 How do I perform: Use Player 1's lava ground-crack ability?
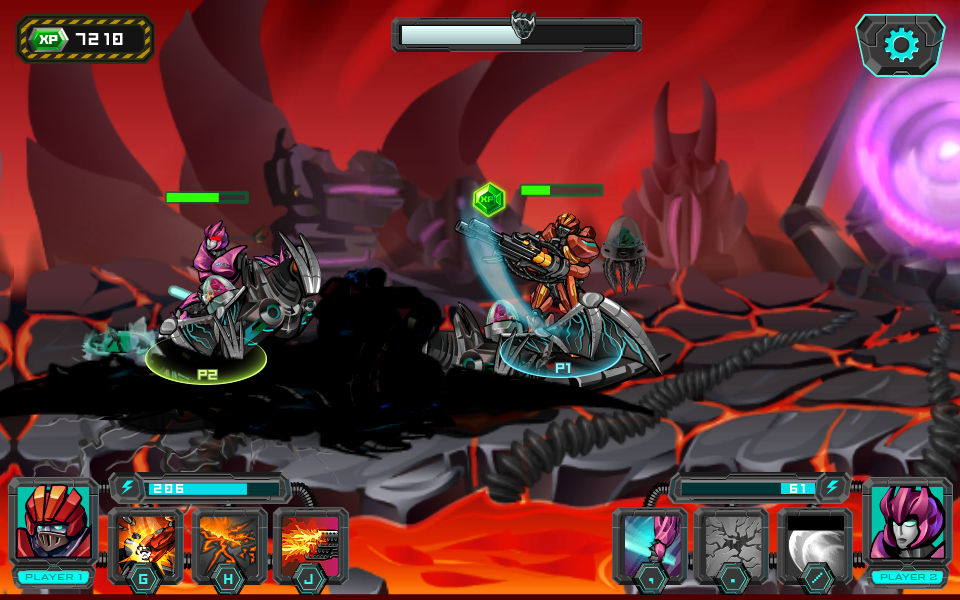(229, 543)
